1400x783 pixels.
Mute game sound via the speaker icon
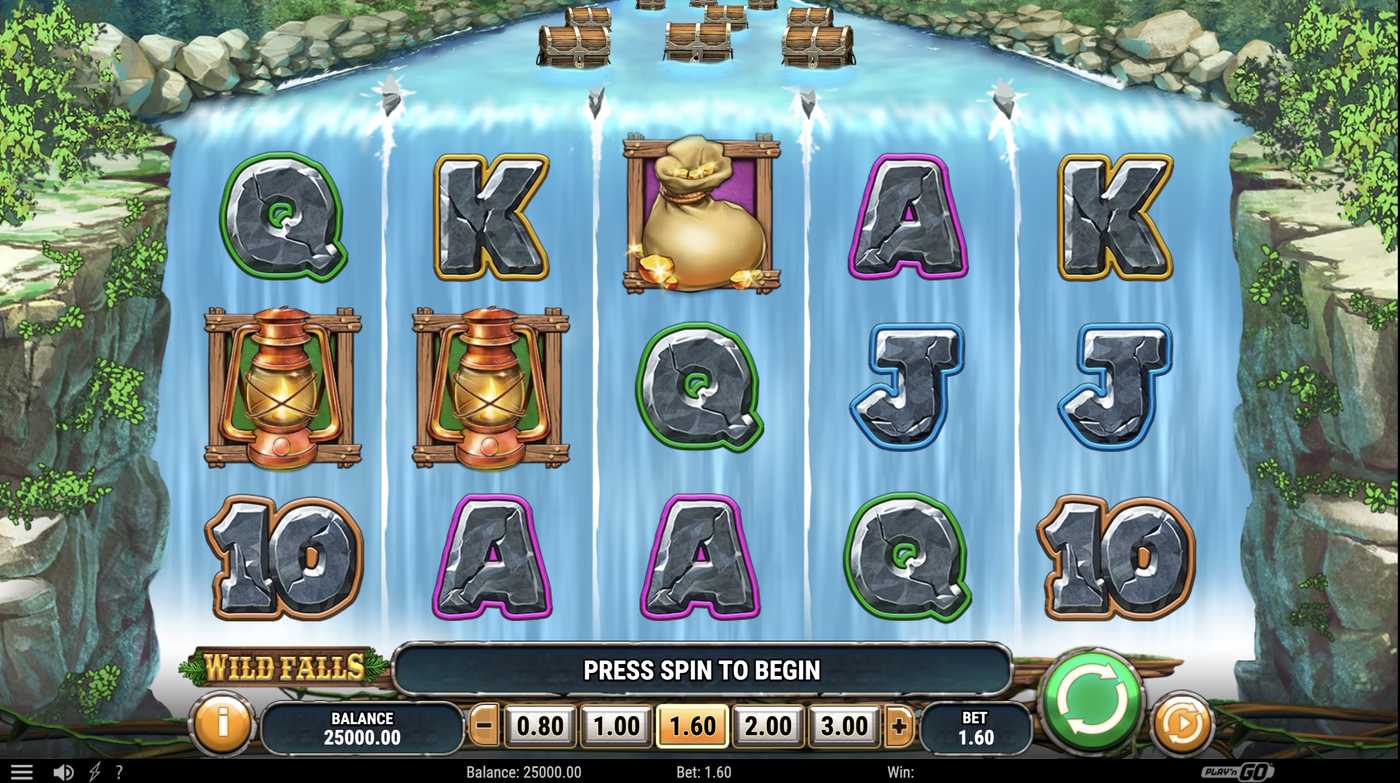click(62, 771)
